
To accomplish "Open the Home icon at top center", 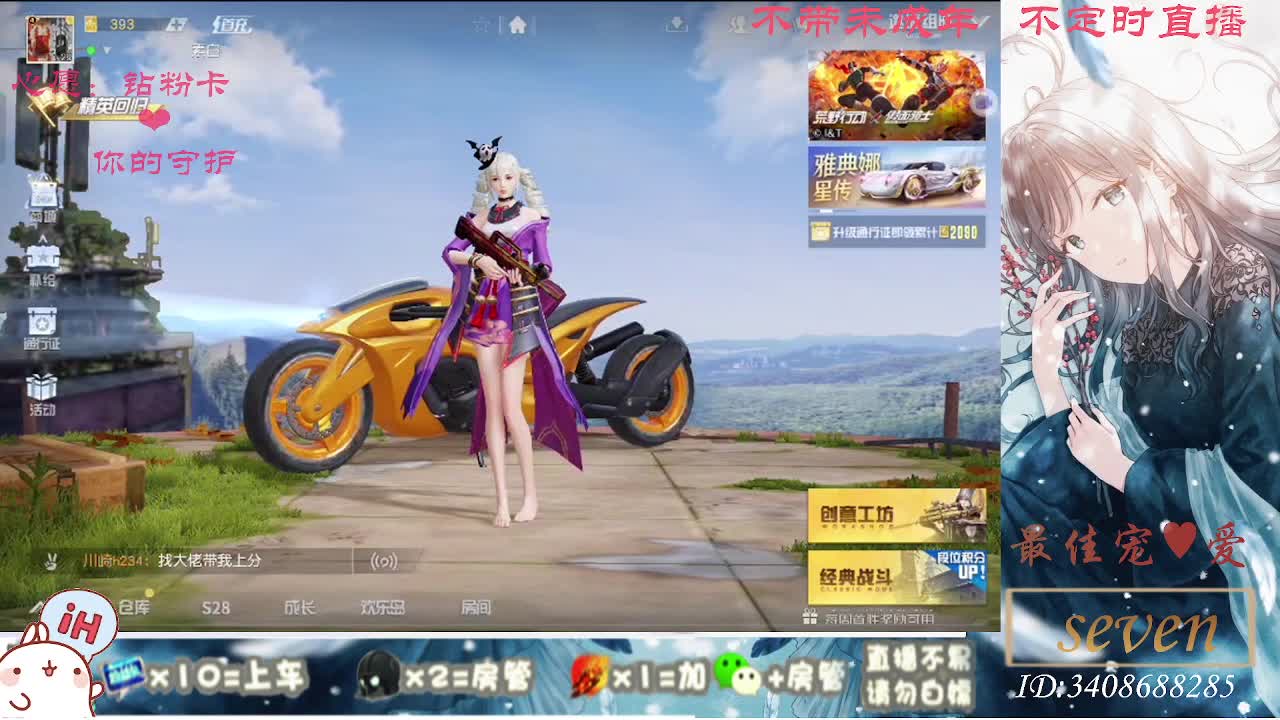I will [x=517, y=25].
